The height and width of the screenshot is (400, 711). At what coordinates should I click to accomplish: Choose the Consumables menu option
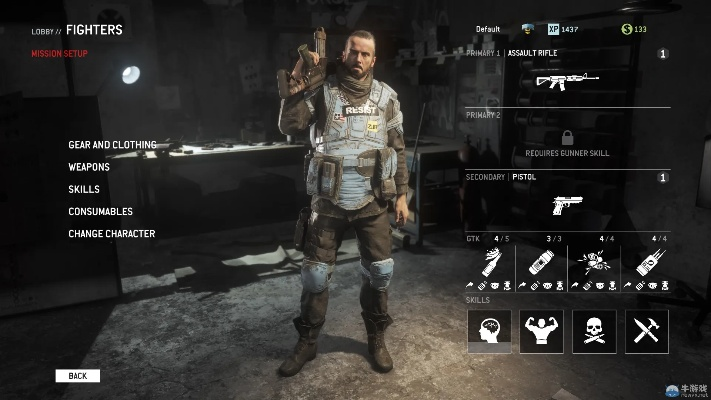pyautogui.click(x=100, y=211)
